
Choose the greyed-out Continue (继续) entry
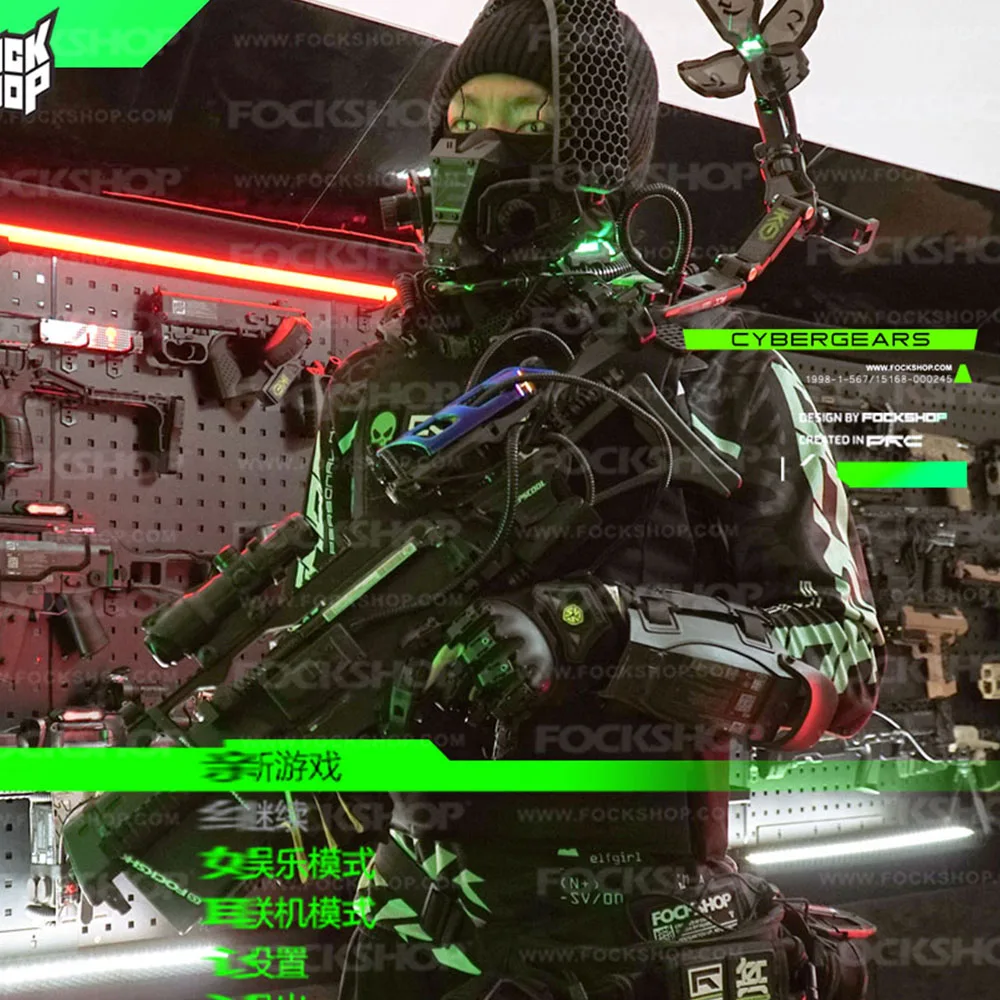tap(256, 815)
